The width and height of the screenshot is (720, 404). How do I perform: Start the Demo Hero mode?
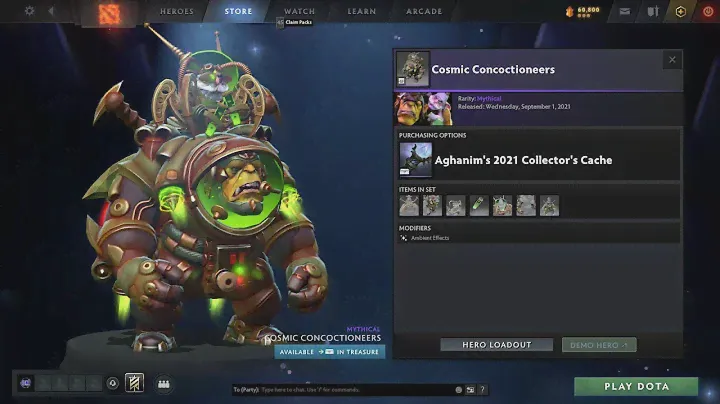[x=598, y=345]
